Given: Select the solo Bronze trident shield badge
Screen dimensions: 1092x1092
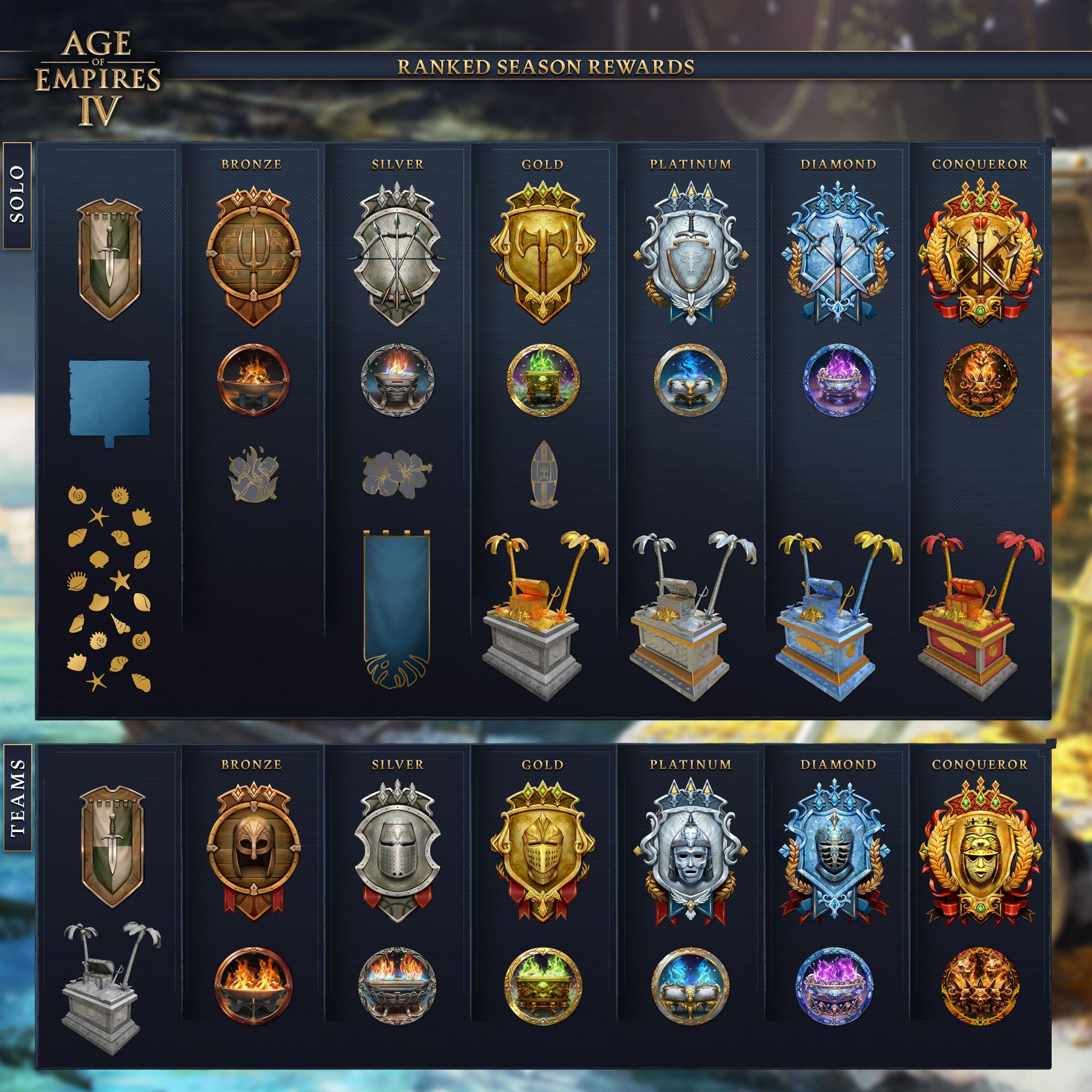Looking at the screenshot, I should [253, 259].
